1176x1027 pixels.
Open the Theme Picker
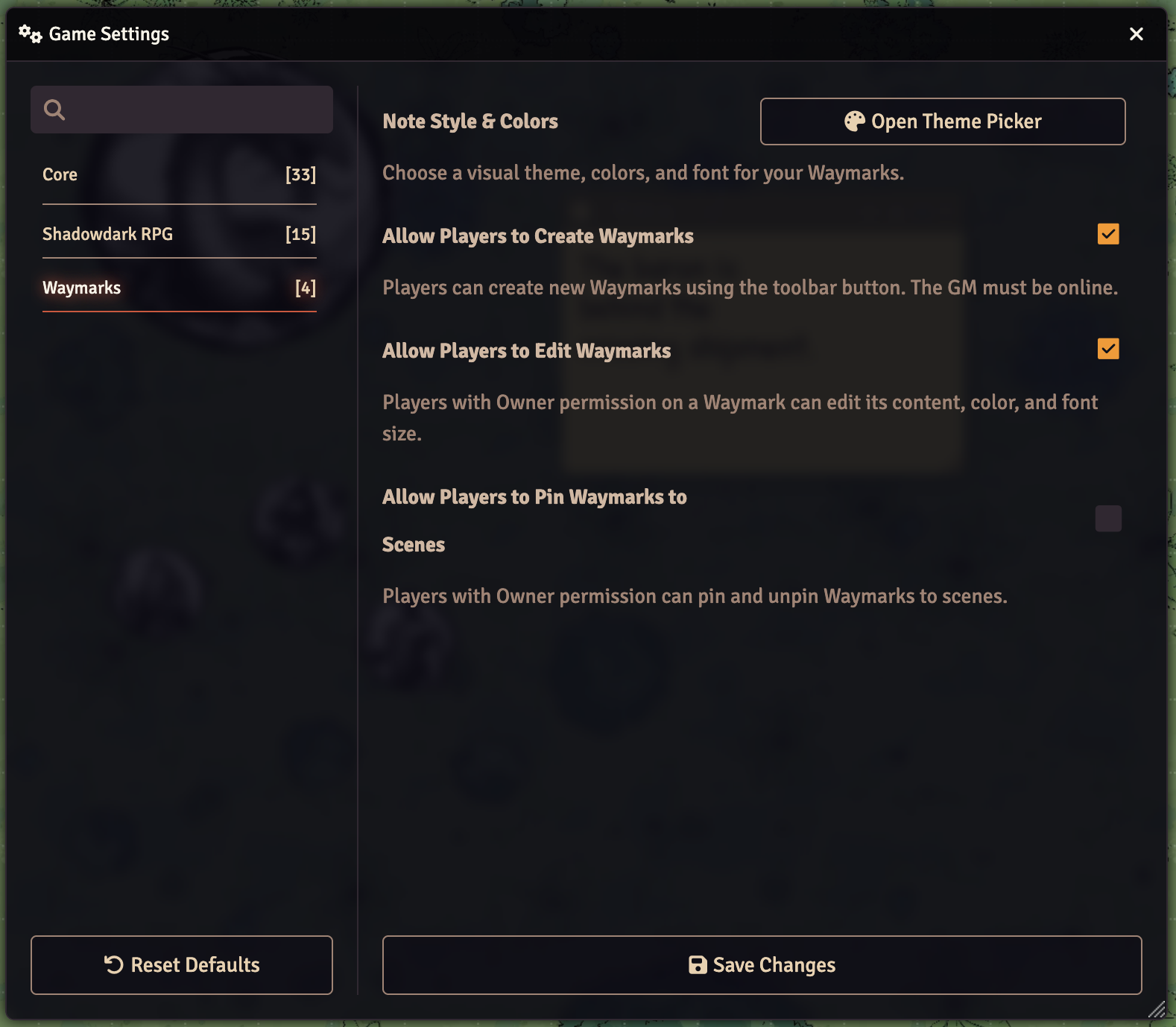pyautogui.click(x=942, y=121)
